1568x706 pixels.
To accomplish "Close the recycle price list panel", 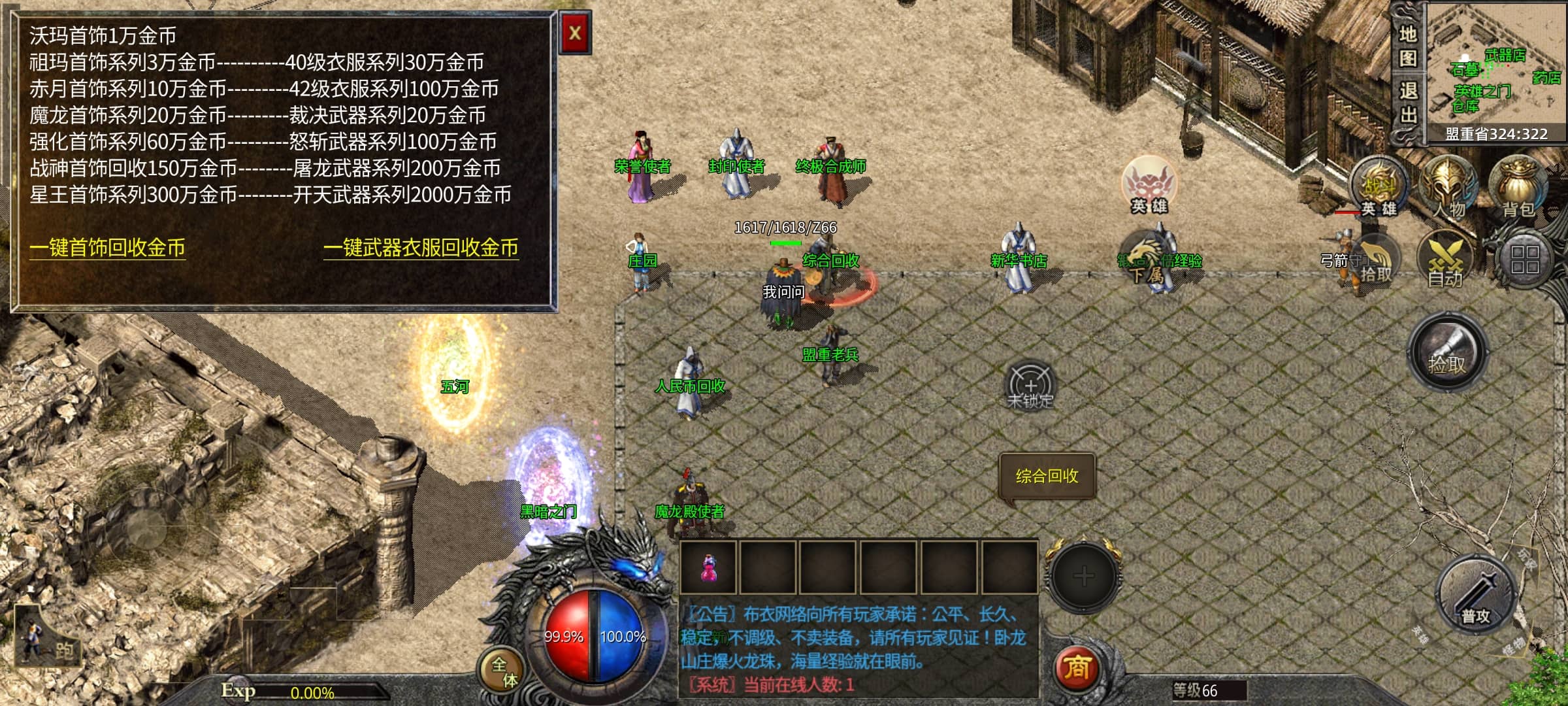I will [575, 33].
